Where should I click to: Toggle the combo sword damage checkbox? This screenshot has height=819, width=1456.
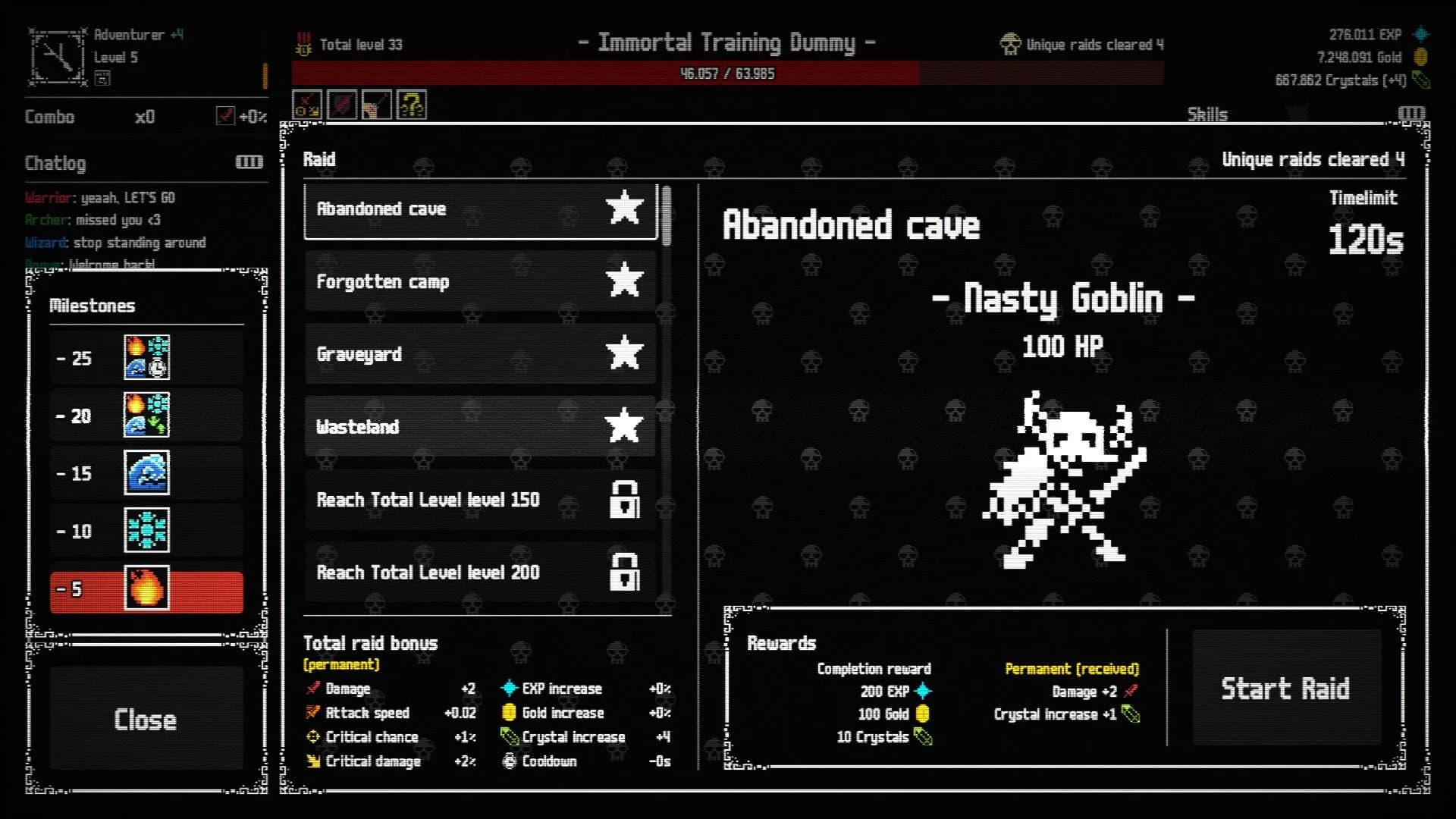click(225, 116)
